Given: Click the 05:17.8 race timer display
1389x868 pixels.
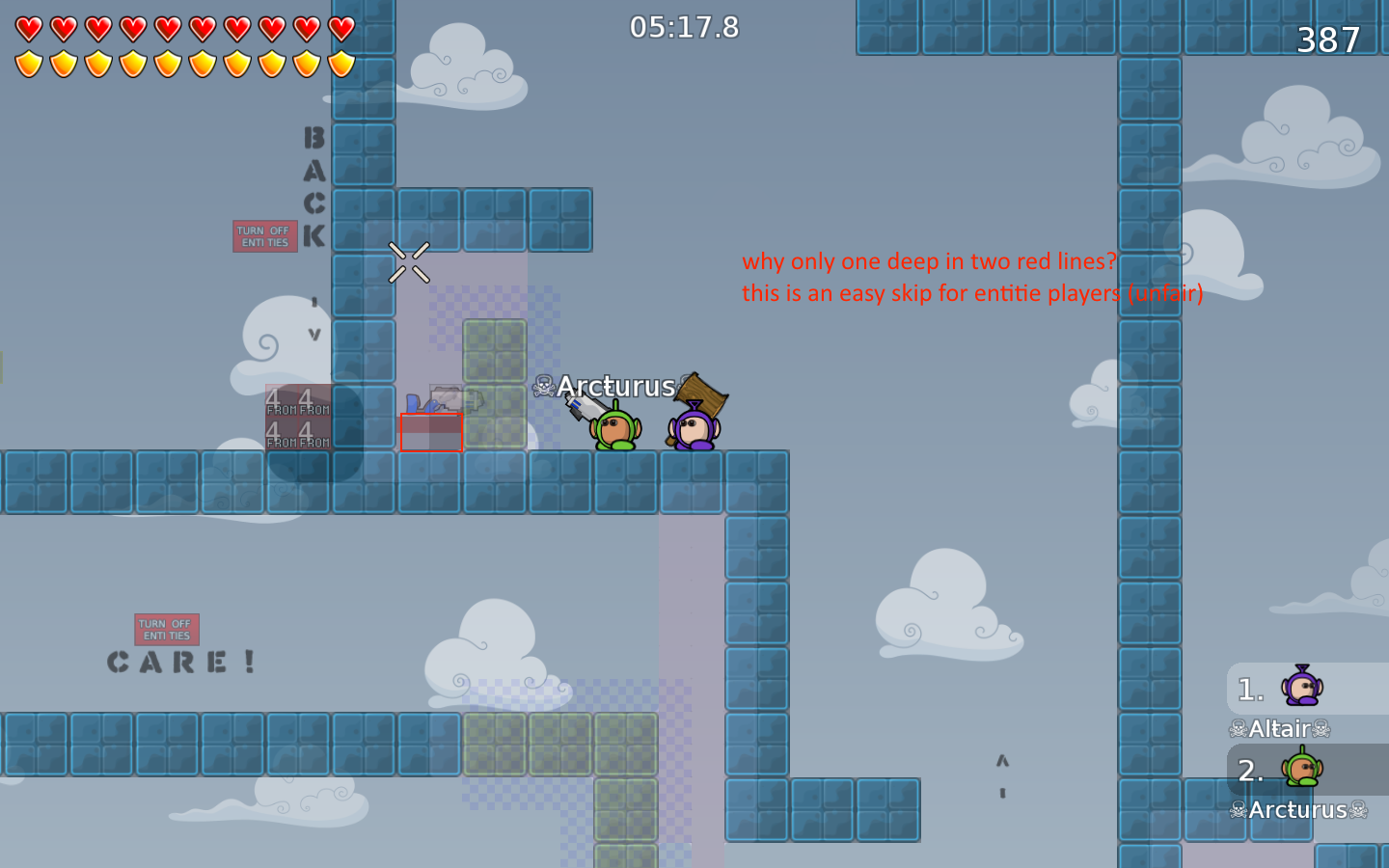Looking at the screenshot, I should point(685,28).
